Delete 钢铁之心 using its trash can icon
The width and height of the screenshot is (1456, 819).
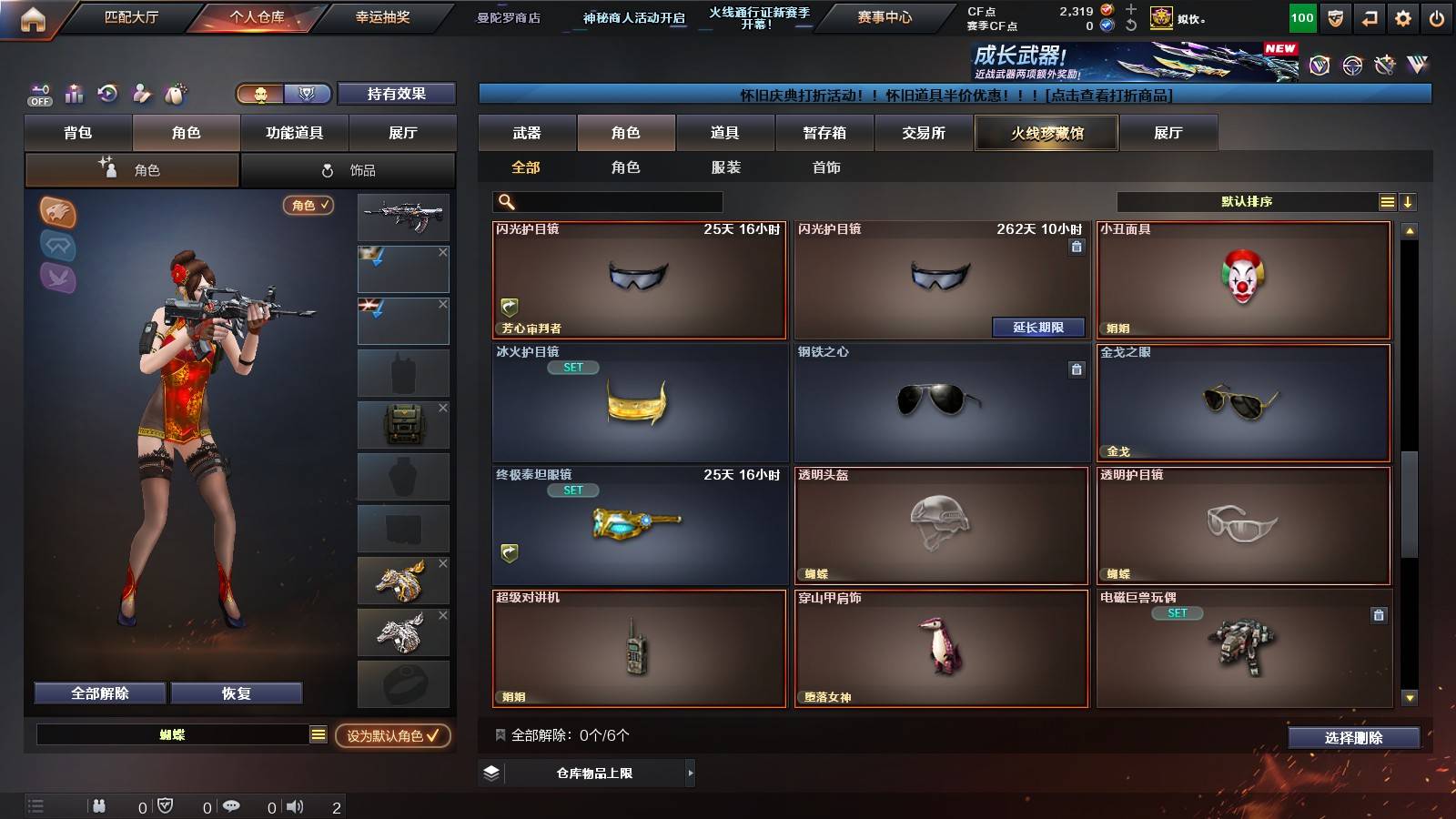click(x=1077, y=369)
